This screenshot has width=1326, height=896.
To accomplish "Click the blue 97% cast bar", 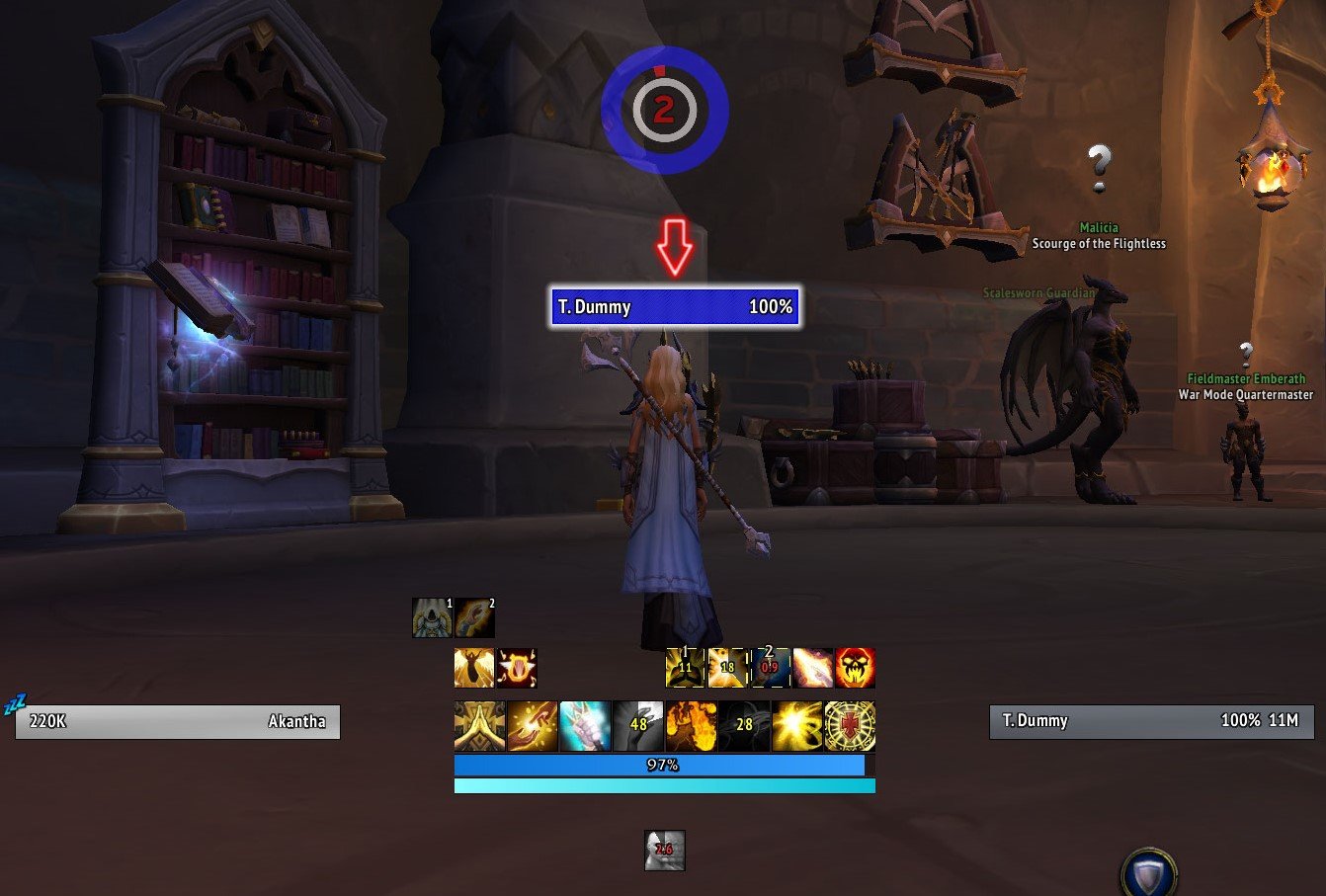I will pos(662,764).
